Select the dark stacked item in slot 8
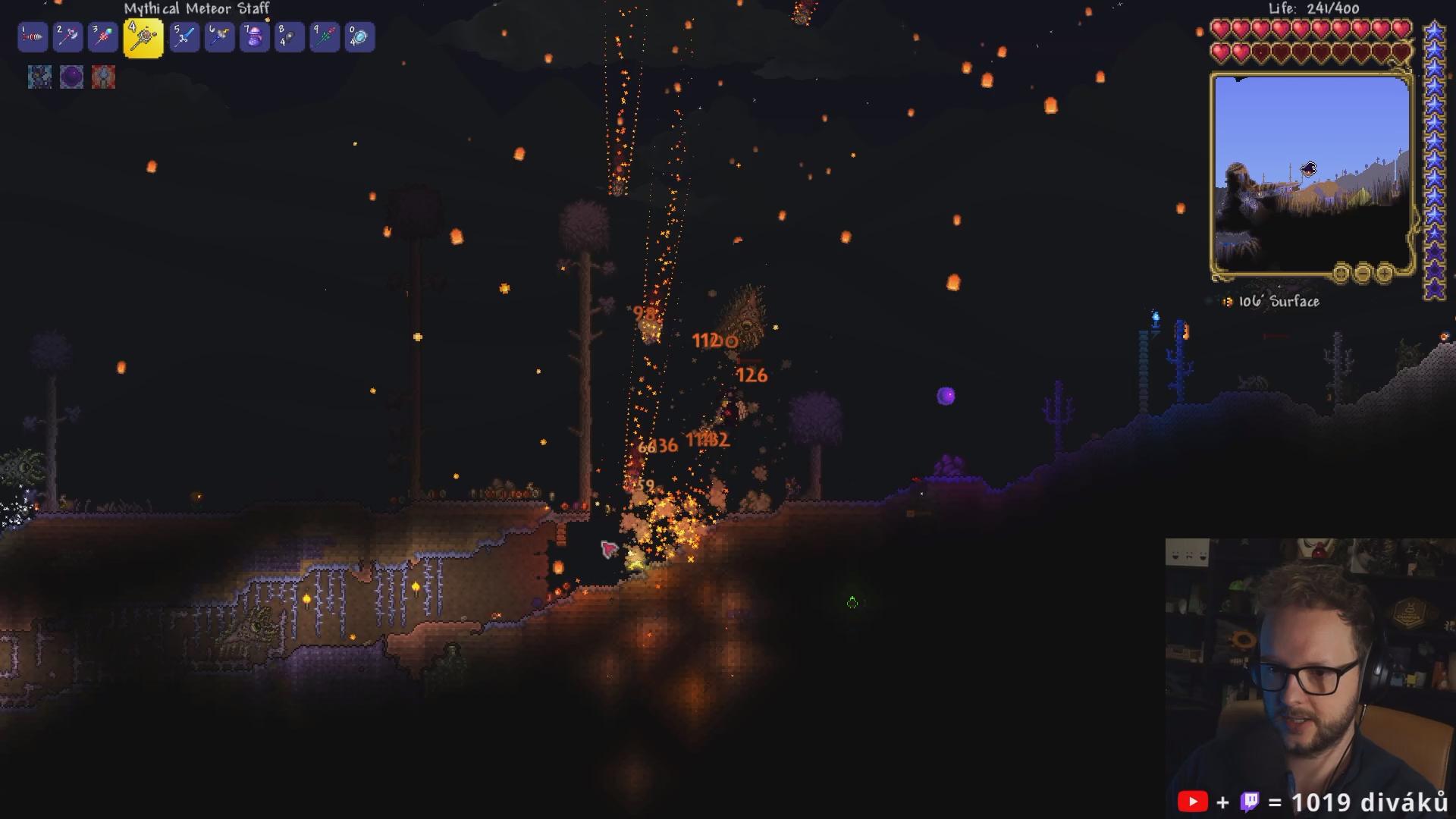Image resolution: width=1456 pixels, height=819 pixels. pos(290,37)
